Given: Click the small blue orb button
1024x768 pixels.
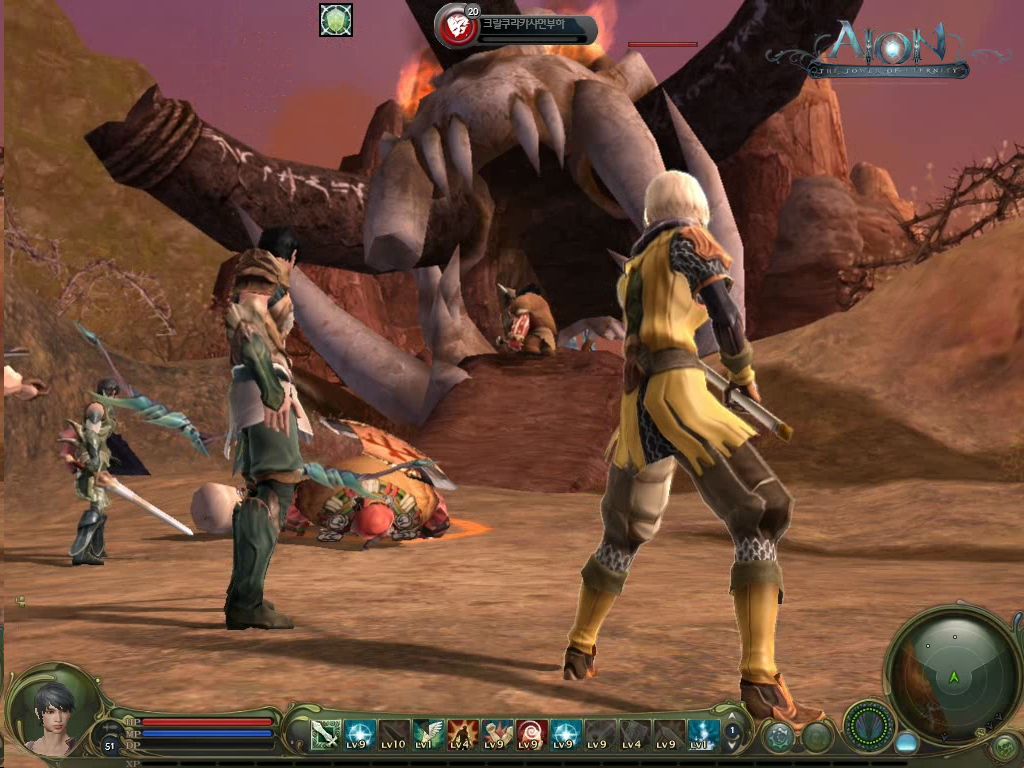Looking at the screenshot, I should [906, 743].
